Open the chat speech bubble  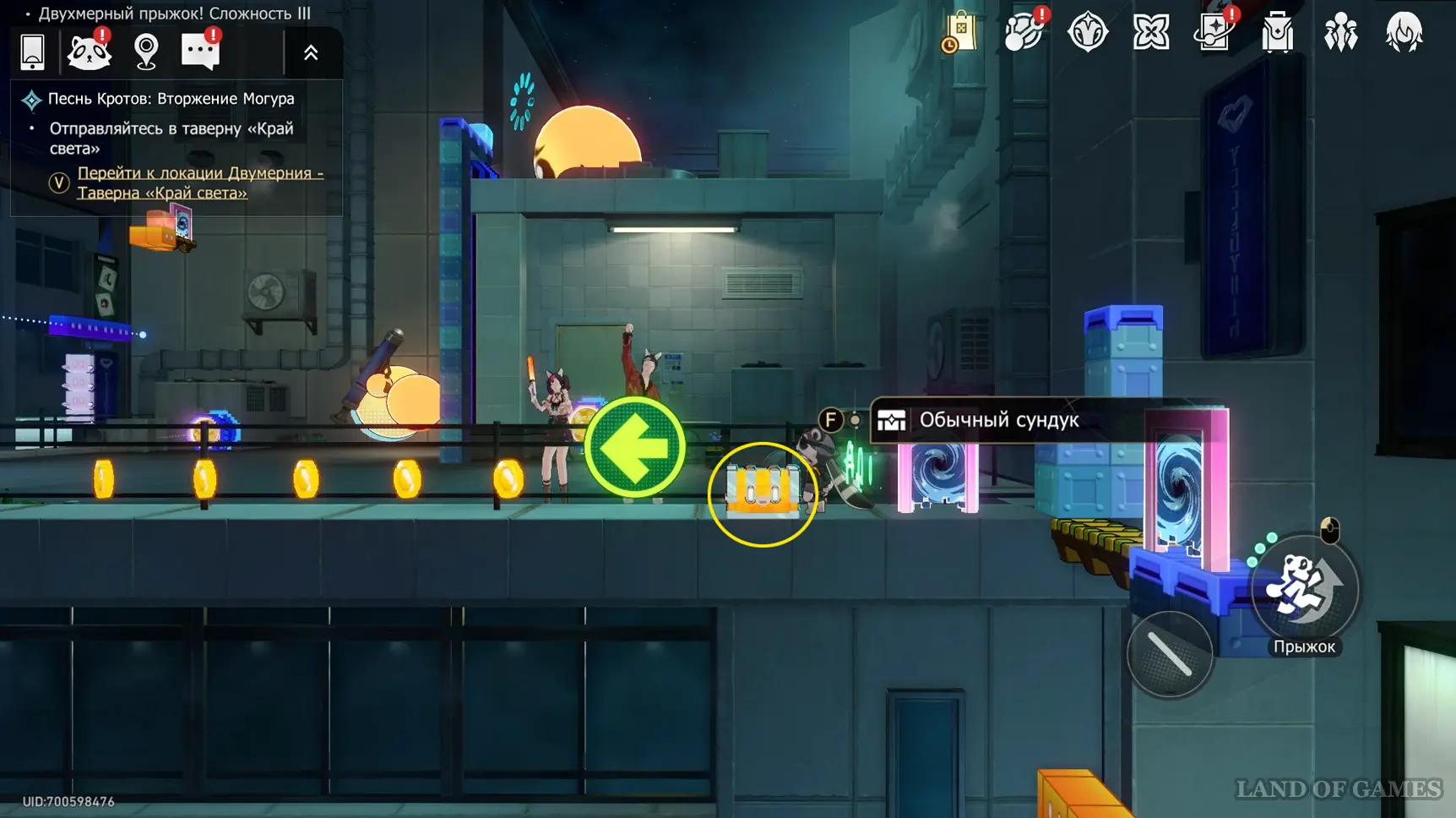pyautogui.click(x=200, y=52)
